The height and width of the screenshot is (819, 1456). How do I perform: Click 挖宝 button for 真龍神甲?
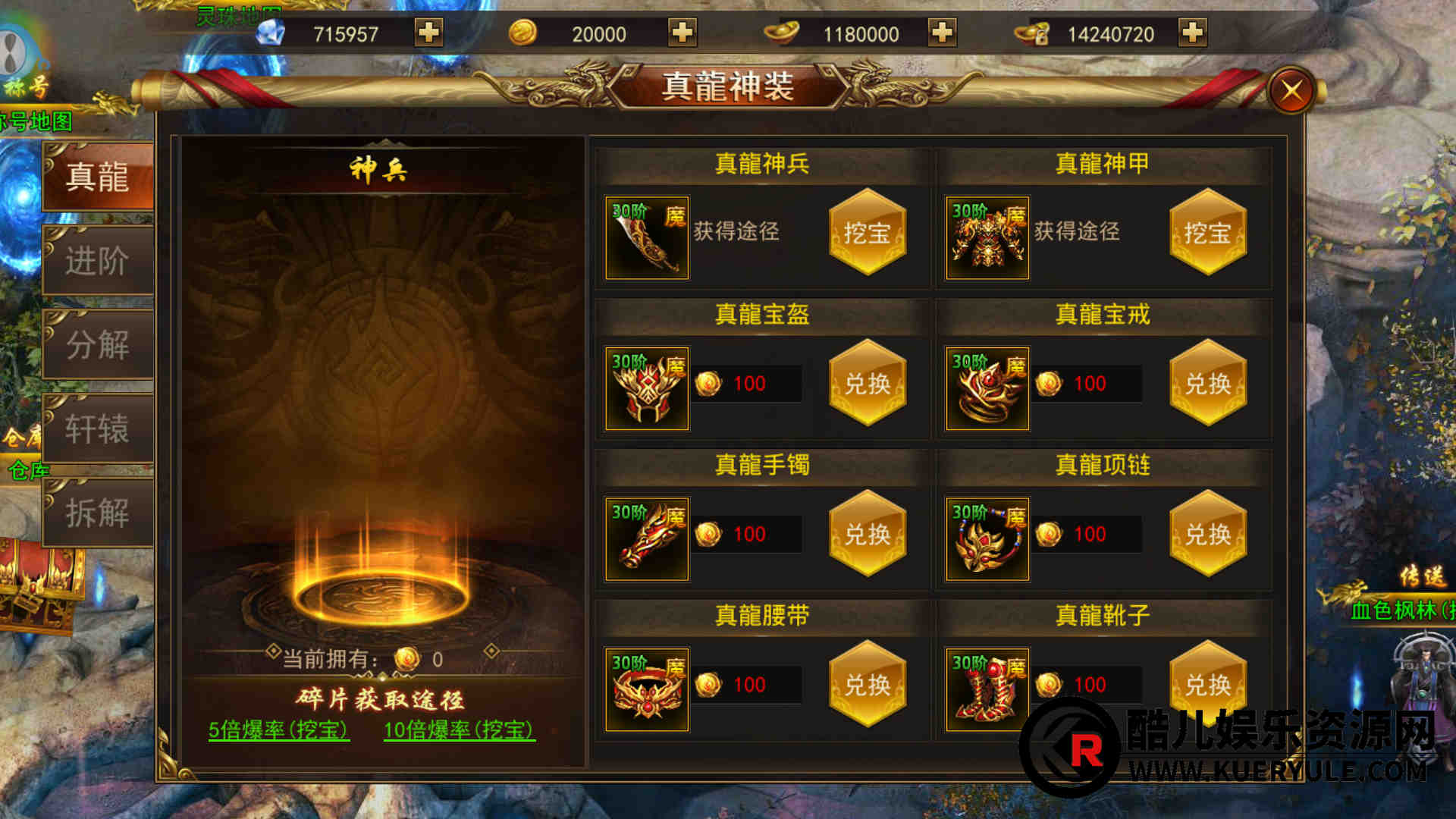1208,233
